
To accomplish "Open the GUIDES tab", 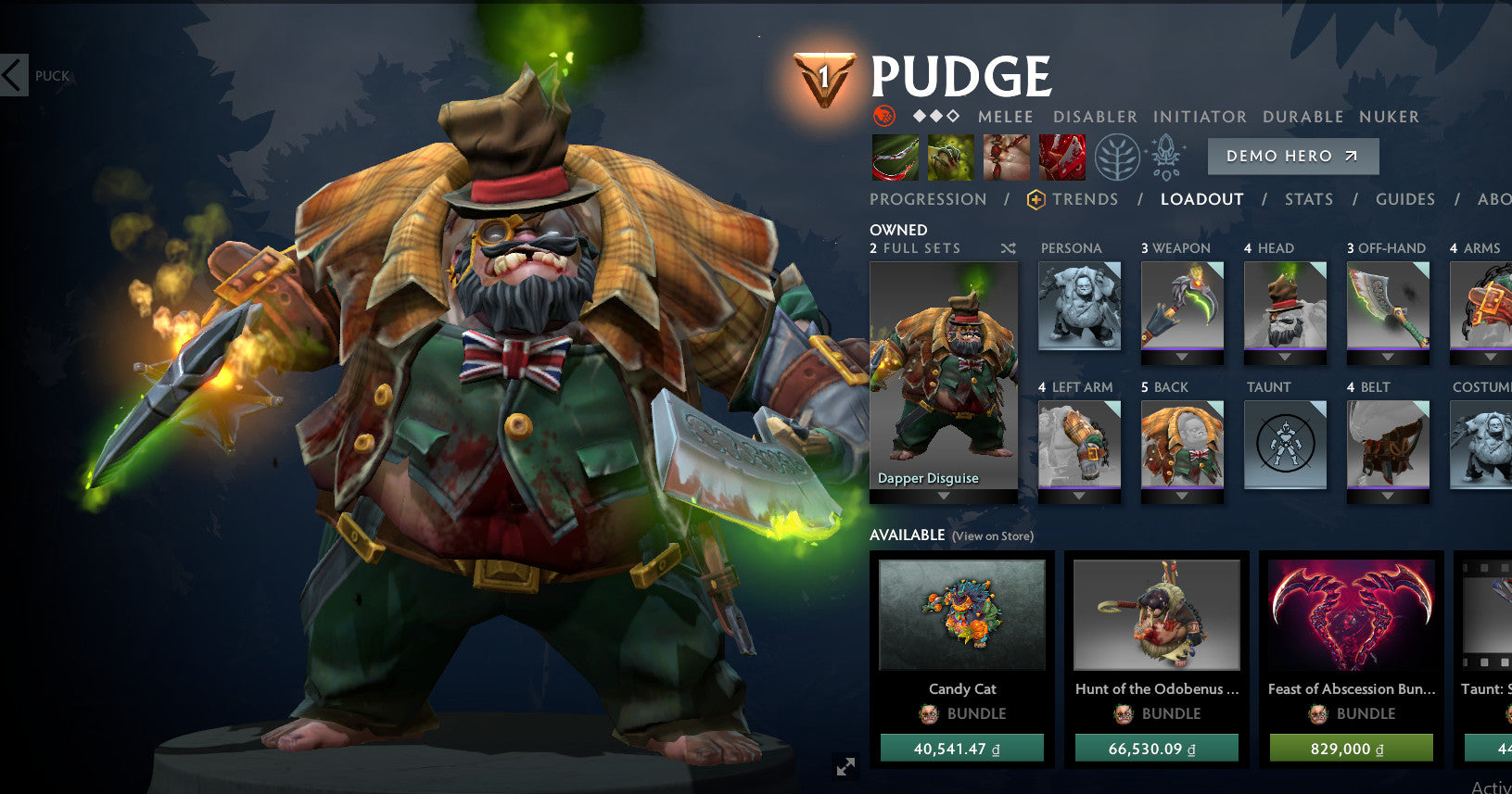I will (x=1404, y=199).
